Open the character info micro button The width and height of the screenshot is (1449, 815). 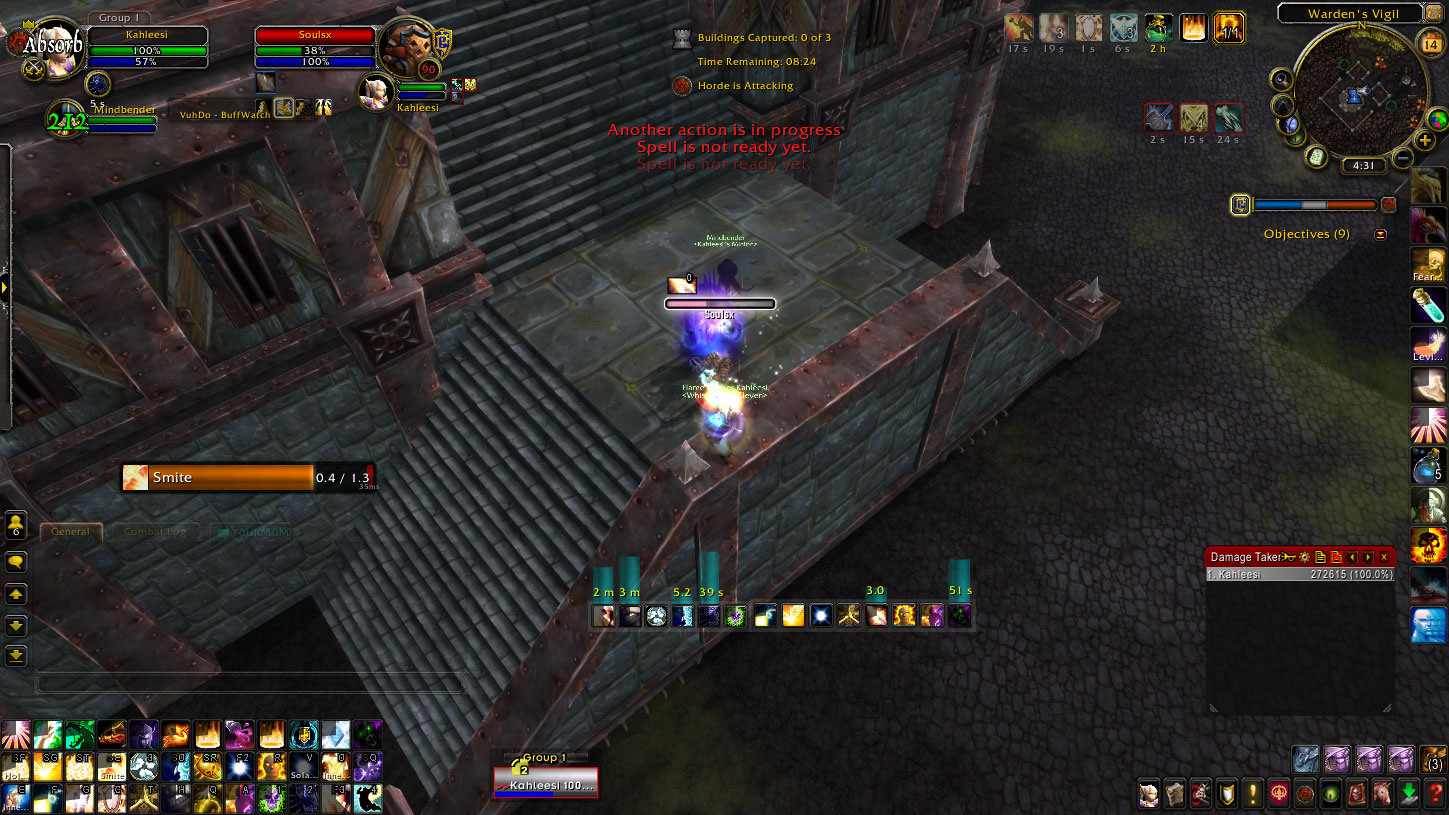(x=1149, y=794)
